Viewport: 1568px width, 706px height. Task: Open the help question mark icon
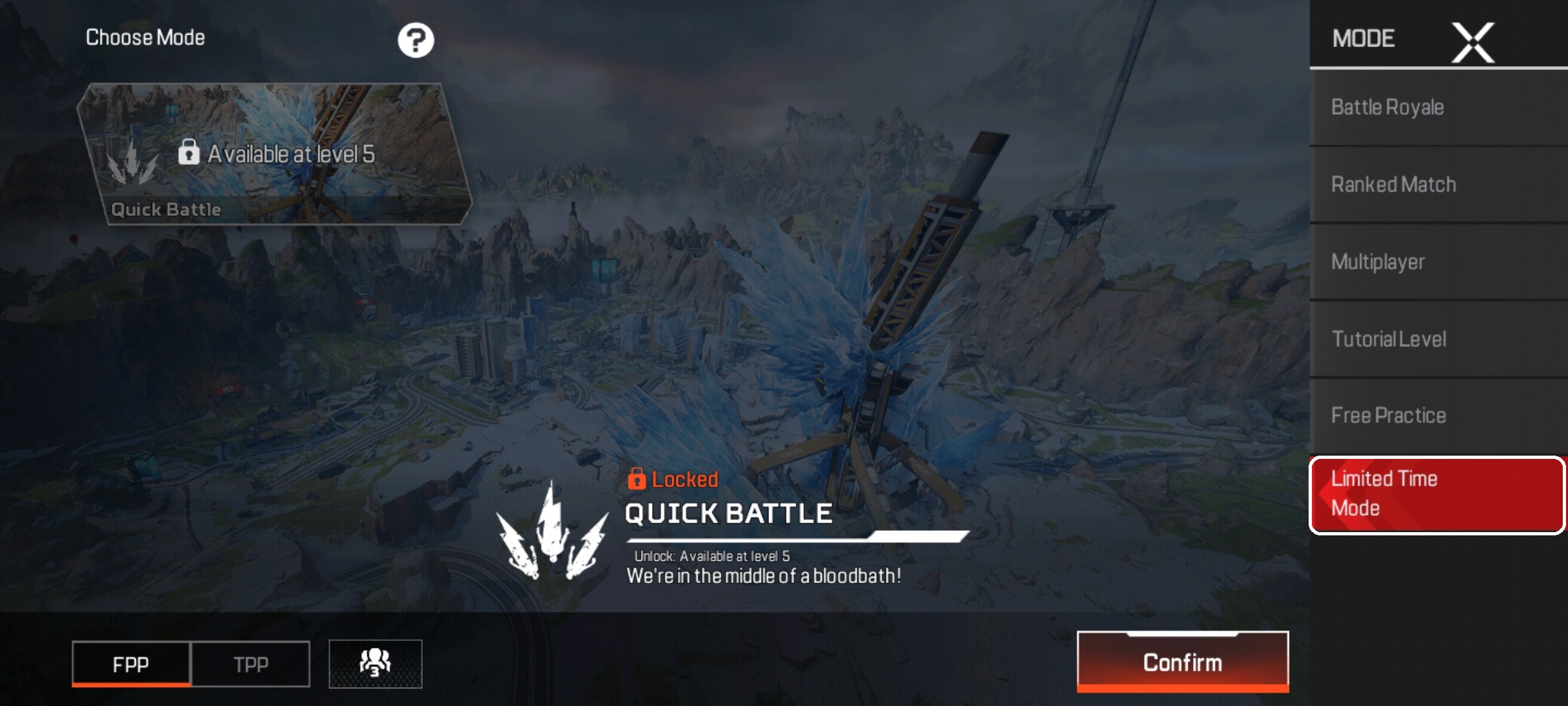416,39
